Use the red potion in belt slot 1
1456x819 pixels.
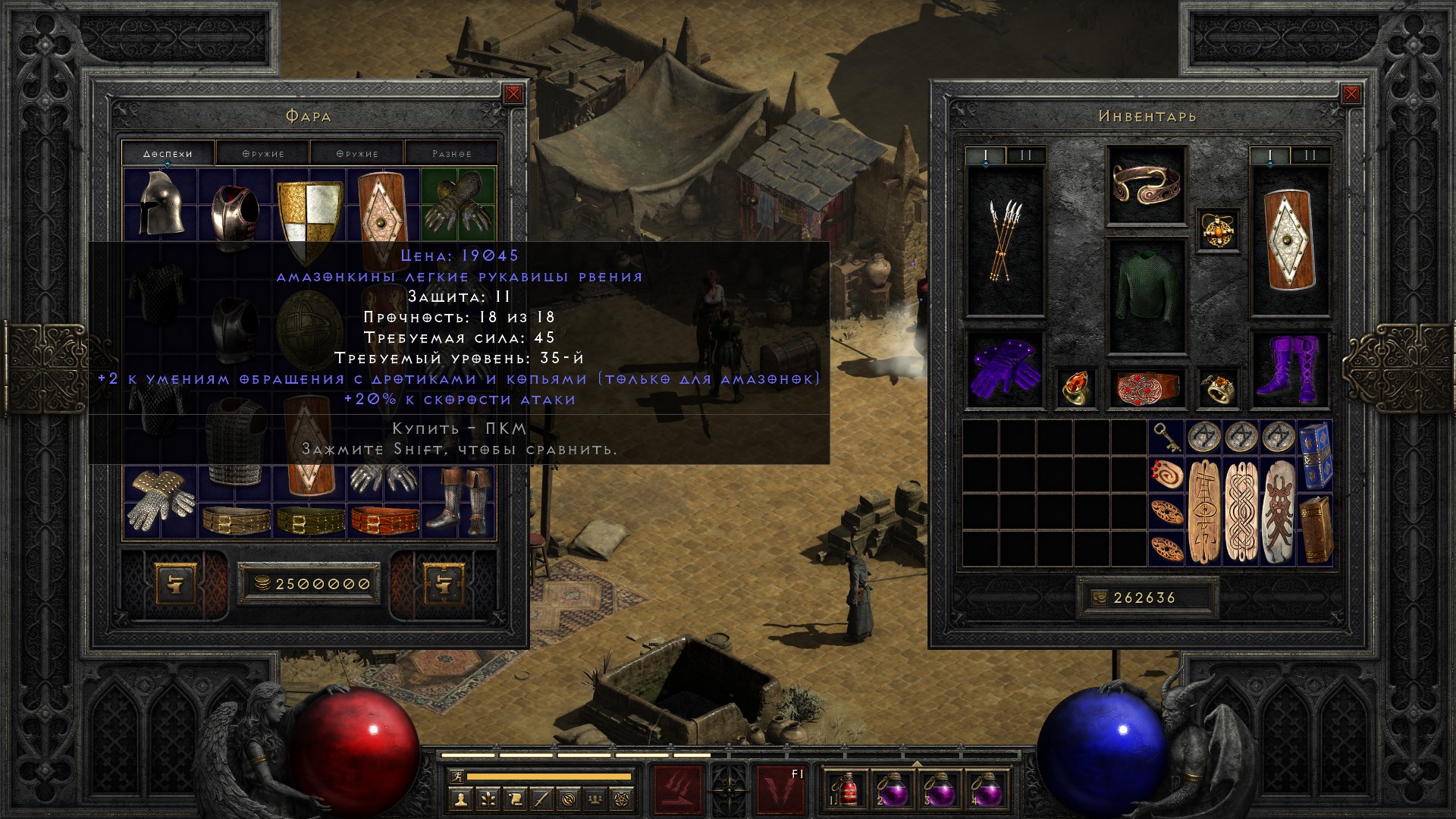pyautogui.click(x=845, y=789)
